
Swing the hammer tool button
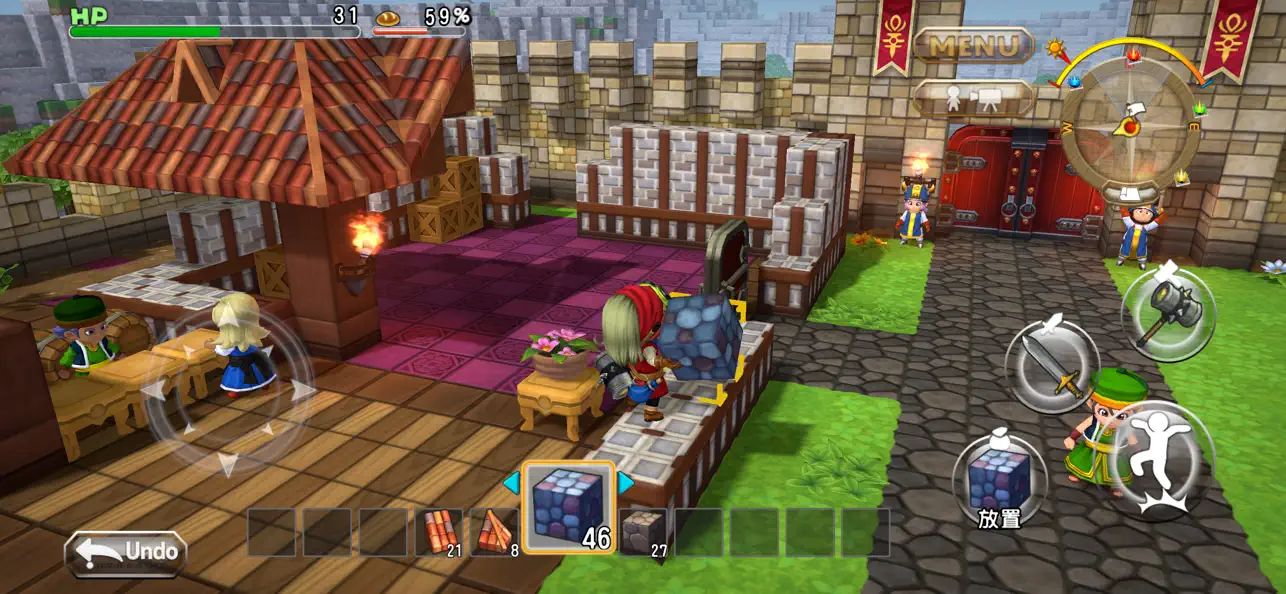point(1167,312)
